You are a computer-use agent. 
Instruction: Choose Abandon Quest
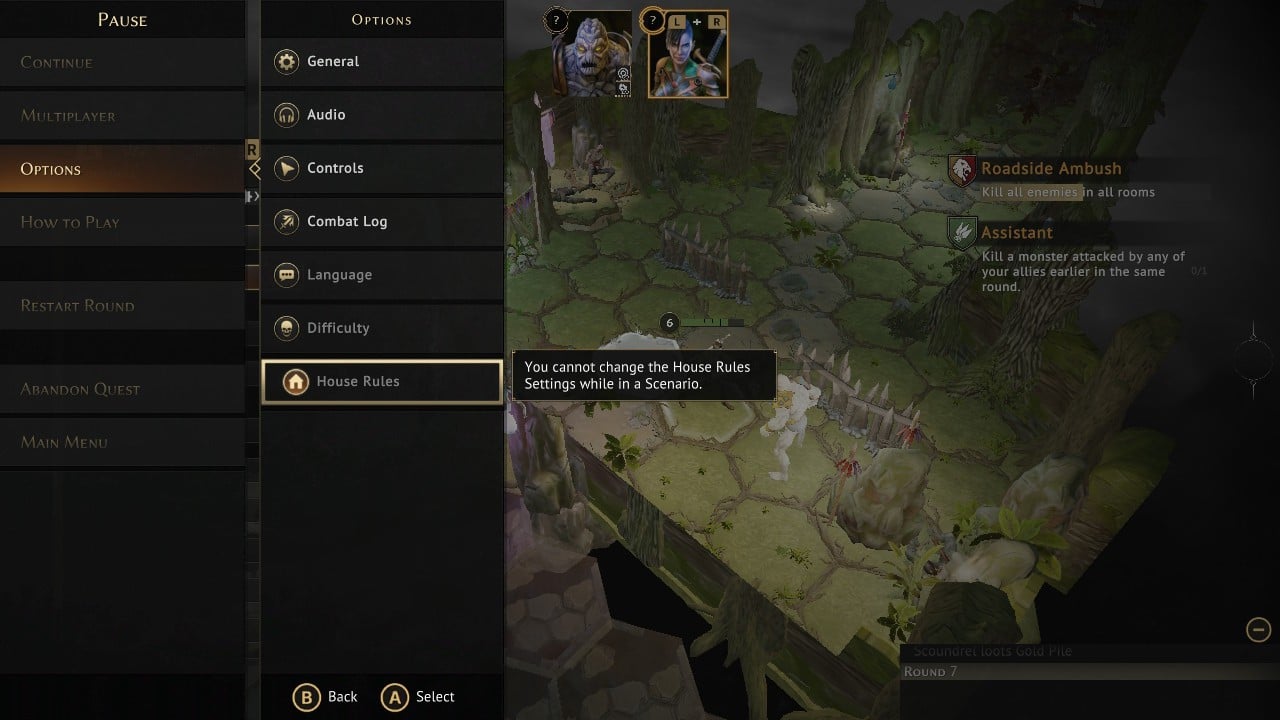[80, 389]
